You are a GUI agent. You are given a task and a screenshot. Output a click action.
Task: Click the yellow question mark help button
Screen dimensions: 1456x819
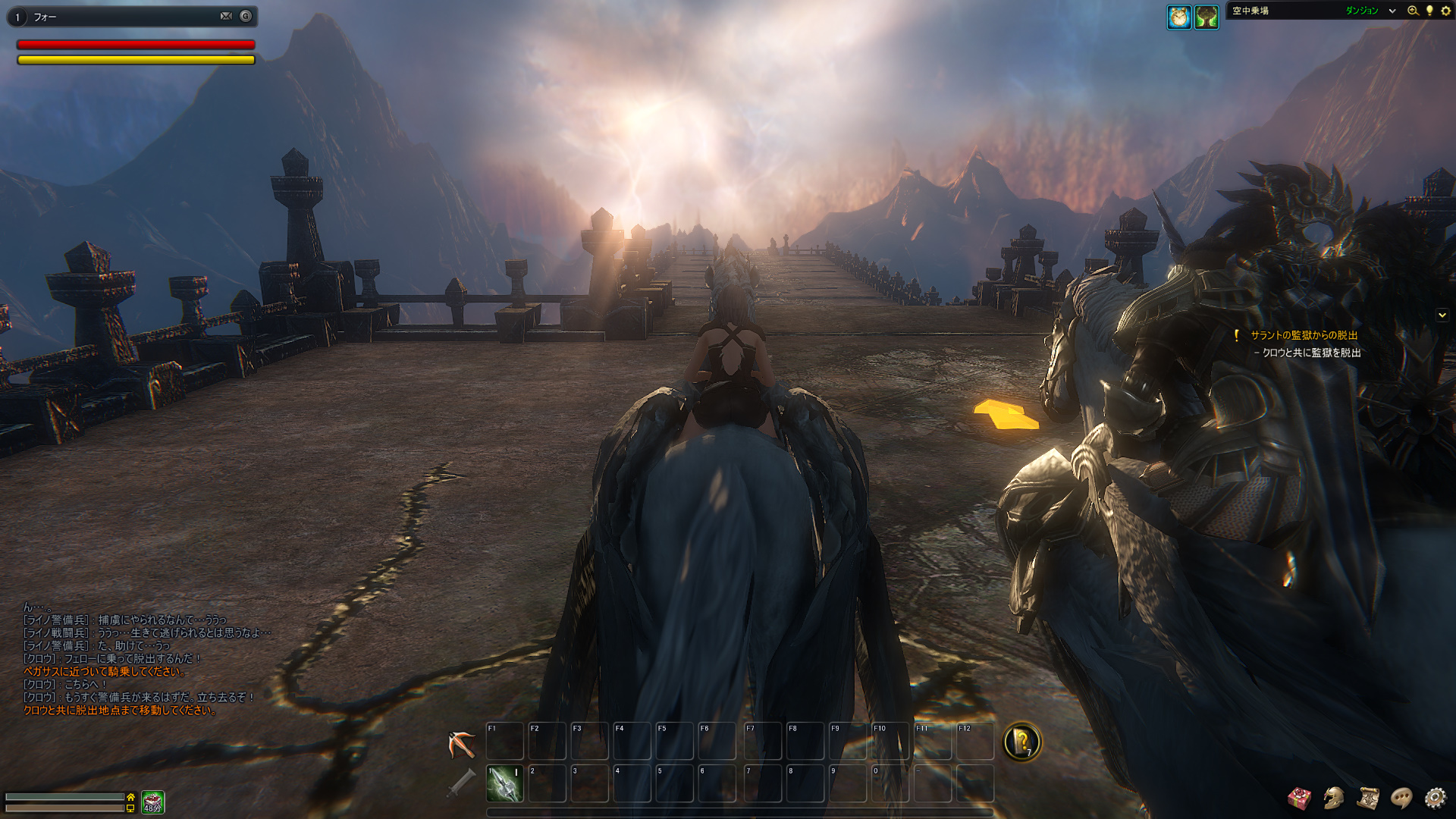pos(1021,742)
